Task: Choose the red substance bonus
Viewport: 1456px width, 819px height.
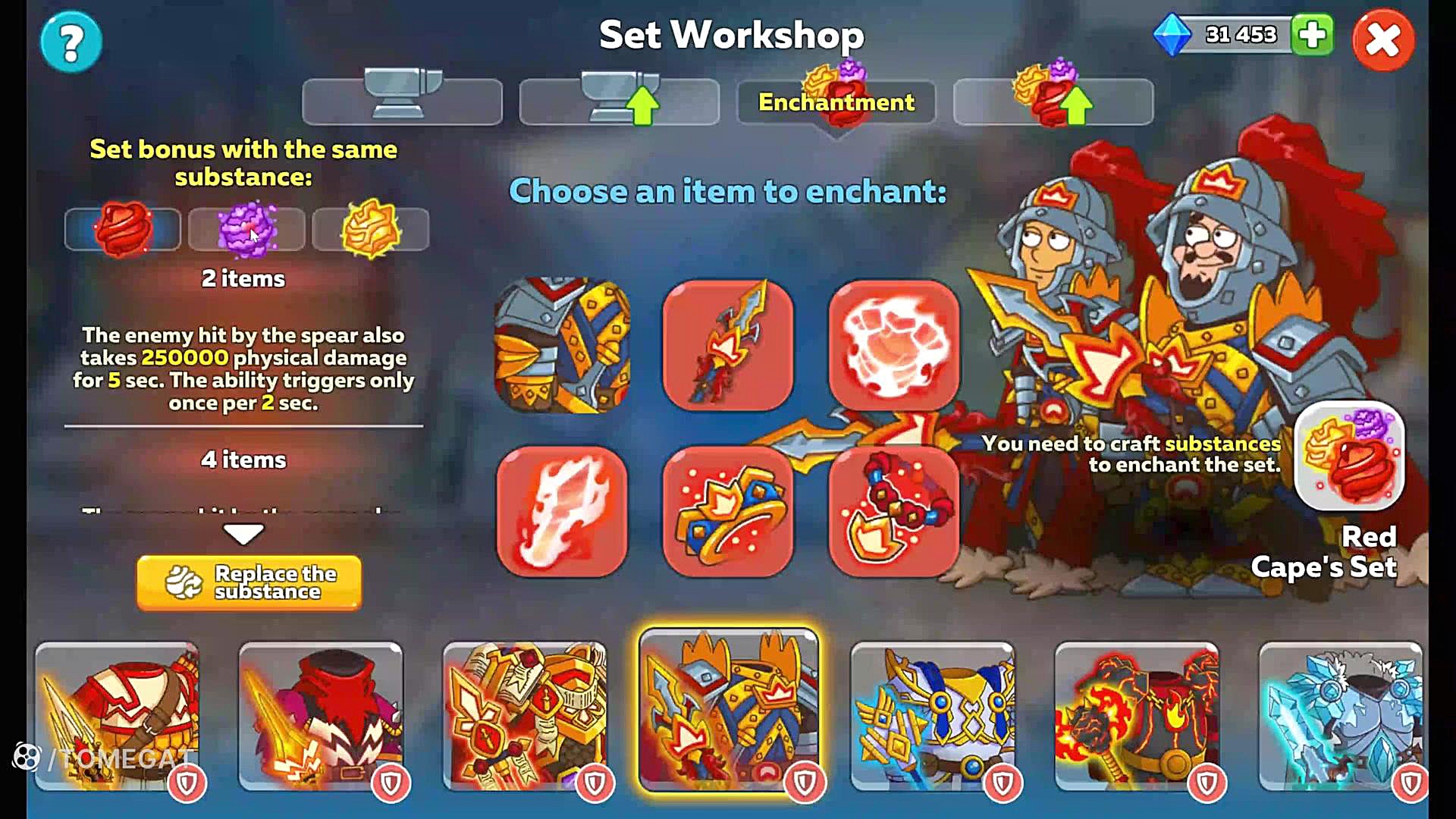Action: point(123,229)
